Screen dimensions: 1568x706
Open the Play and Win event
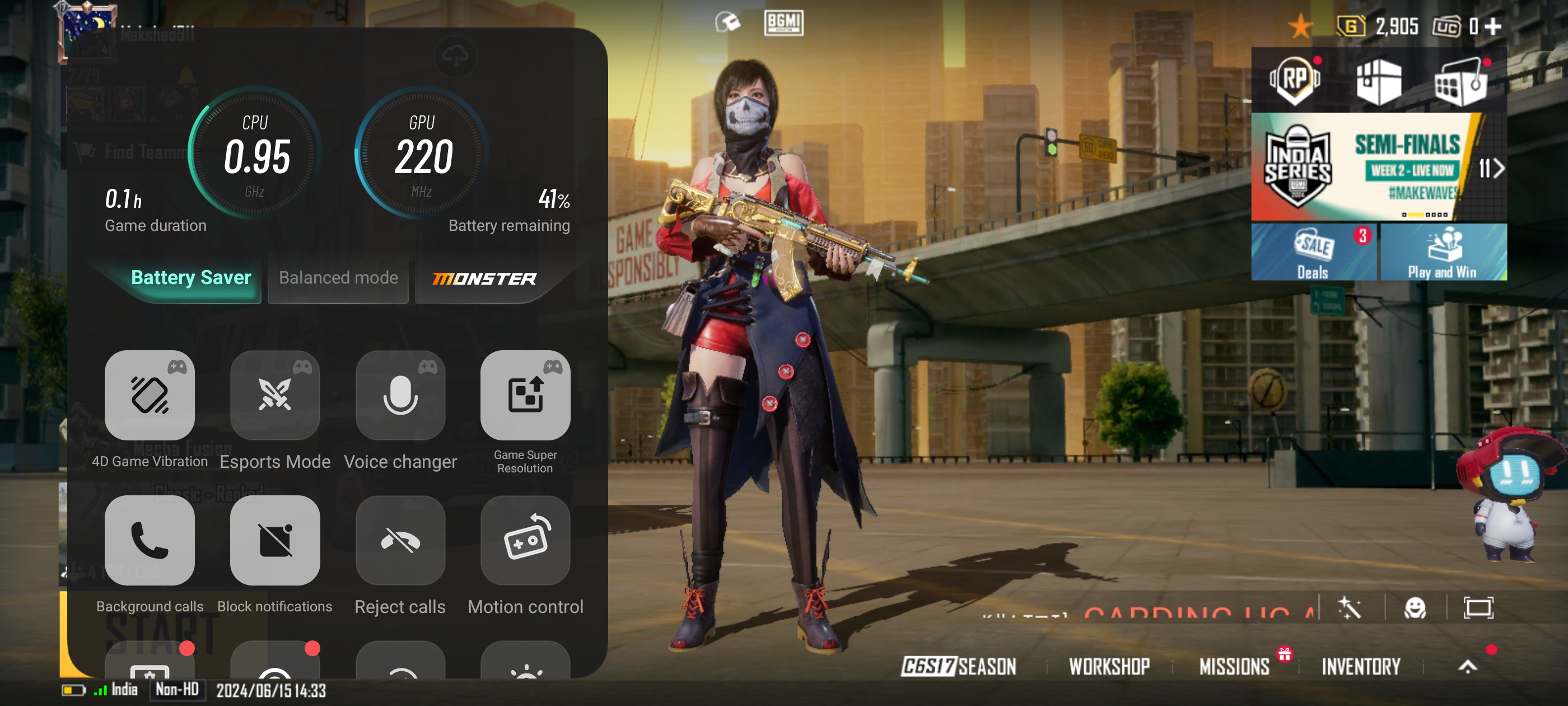(x=1443, y=252)
